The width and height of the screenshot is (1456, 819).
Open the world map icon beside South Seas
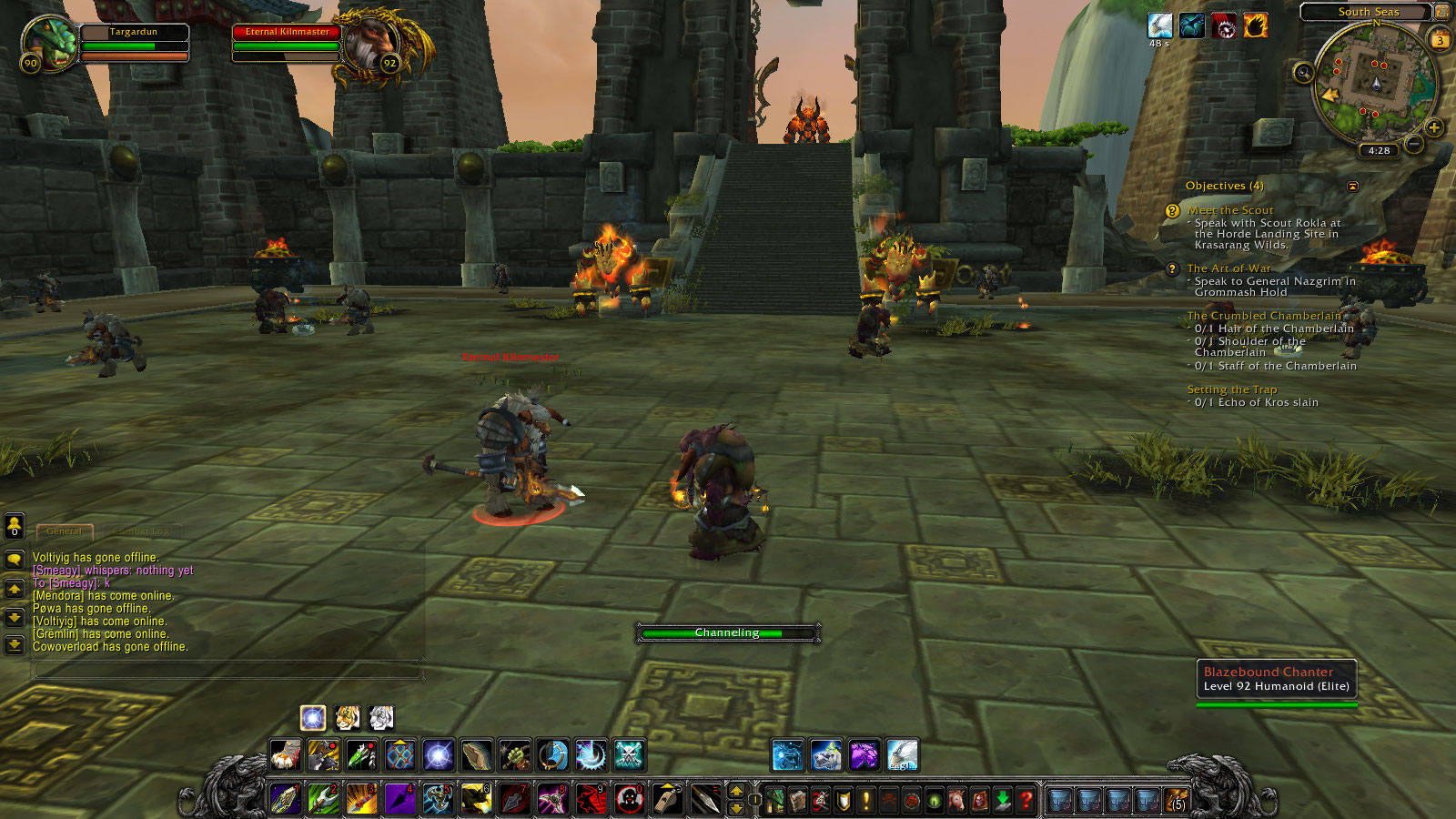pos(1441,12)
